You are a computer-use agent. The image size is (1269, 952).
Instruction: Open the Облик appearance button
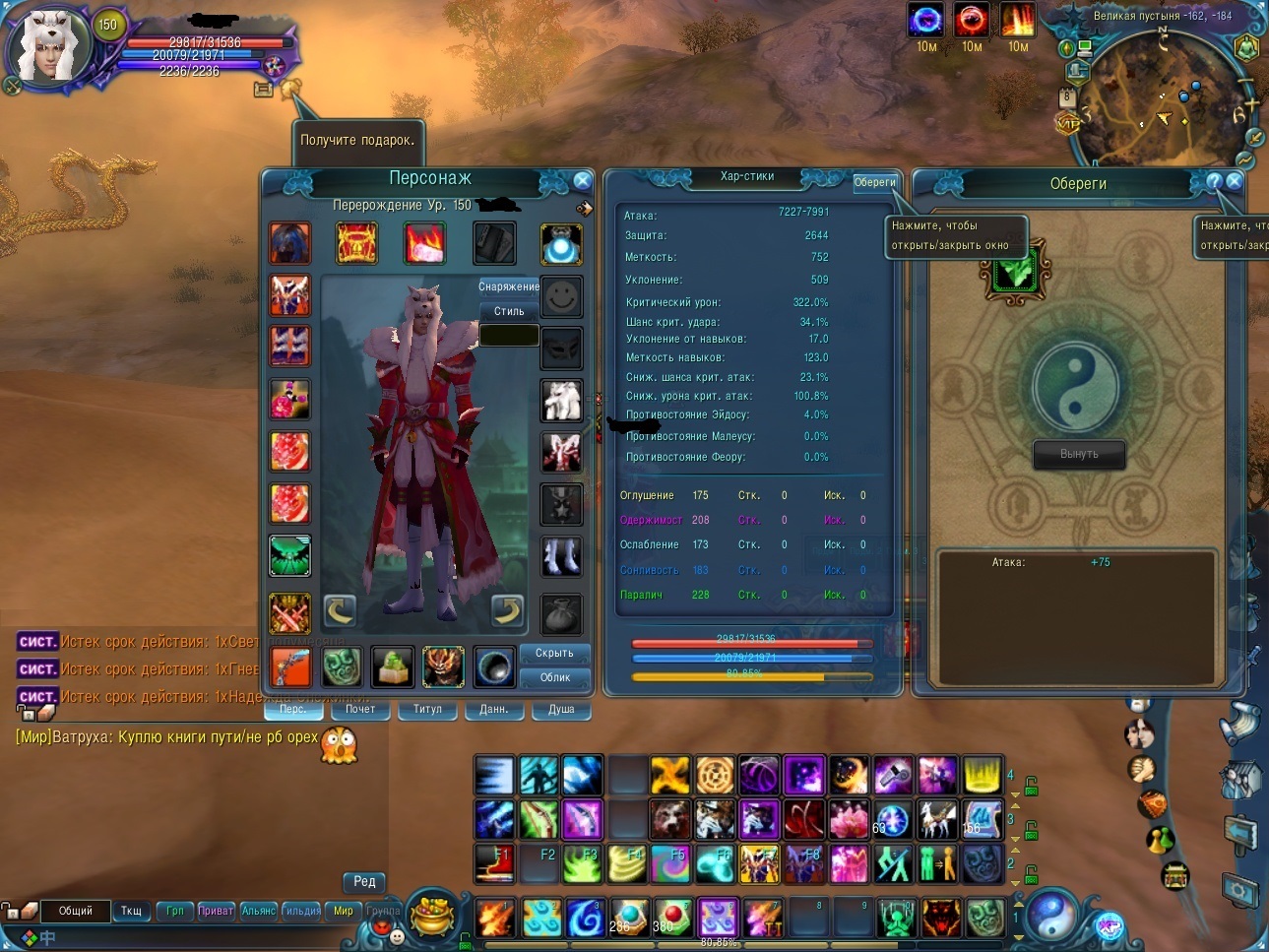[554, 677]
